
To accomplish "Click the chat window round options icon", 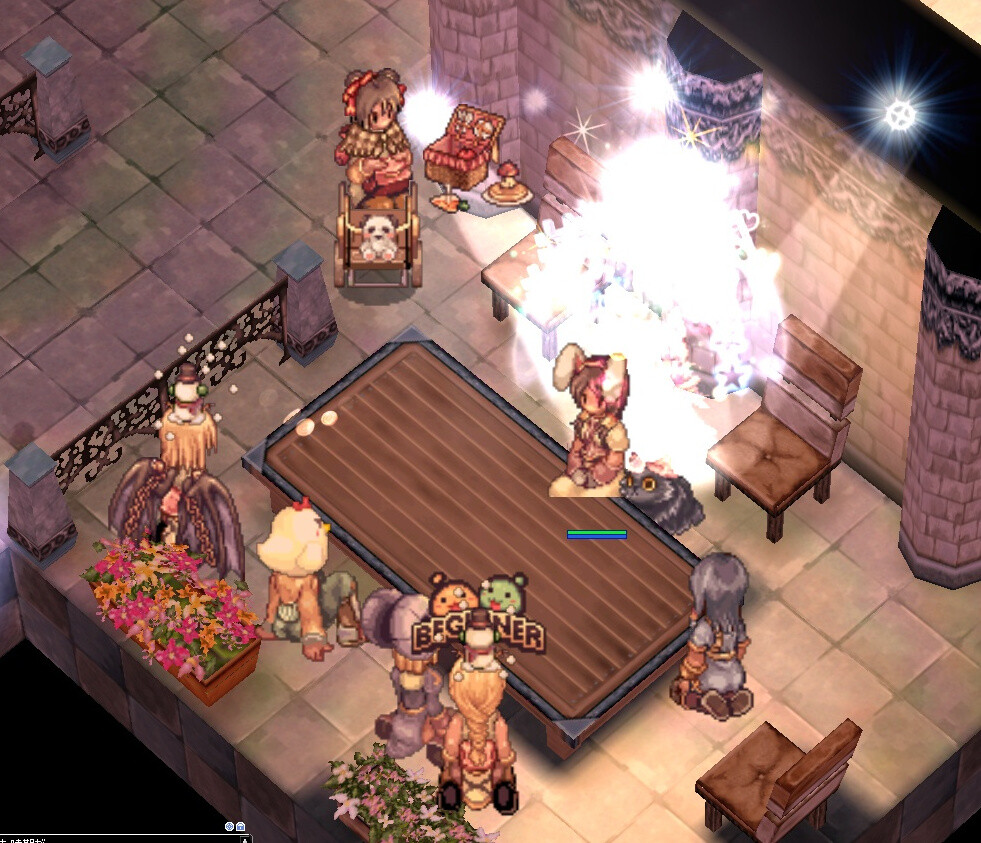I will (x=229, y=827).
